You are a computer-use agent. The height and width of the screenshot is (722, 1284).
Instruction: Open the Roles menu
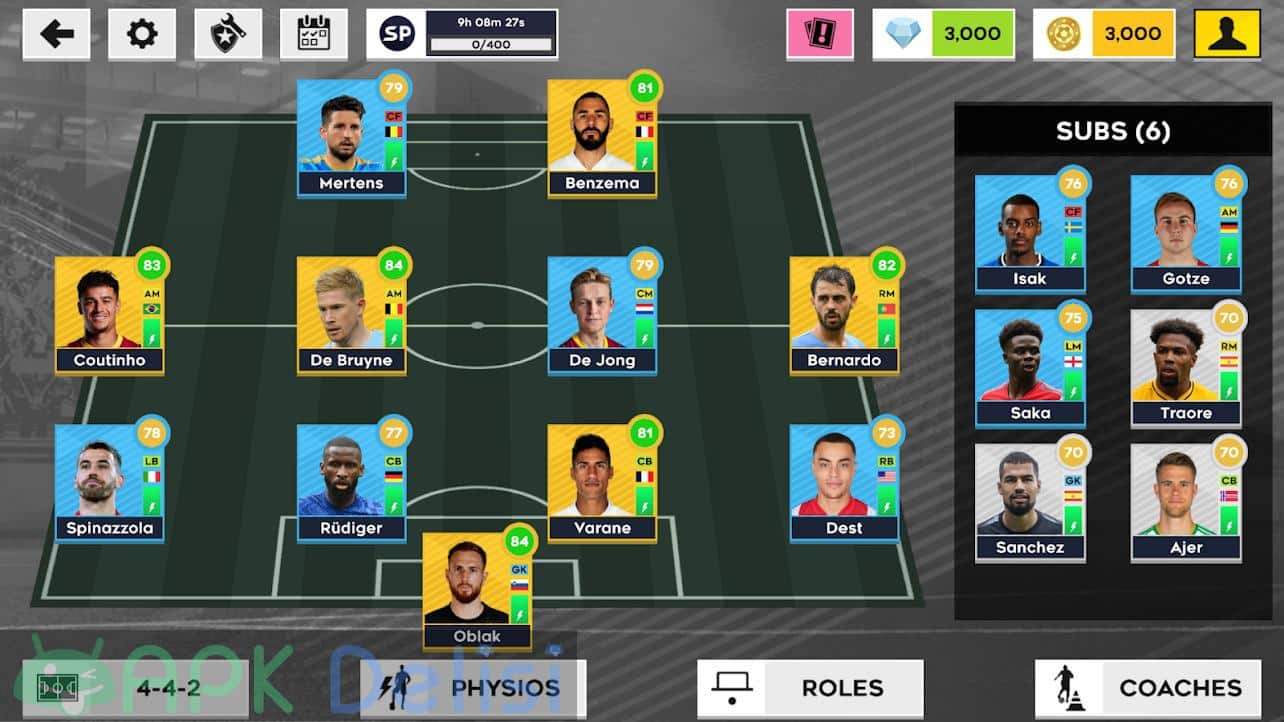pos(810,688)
